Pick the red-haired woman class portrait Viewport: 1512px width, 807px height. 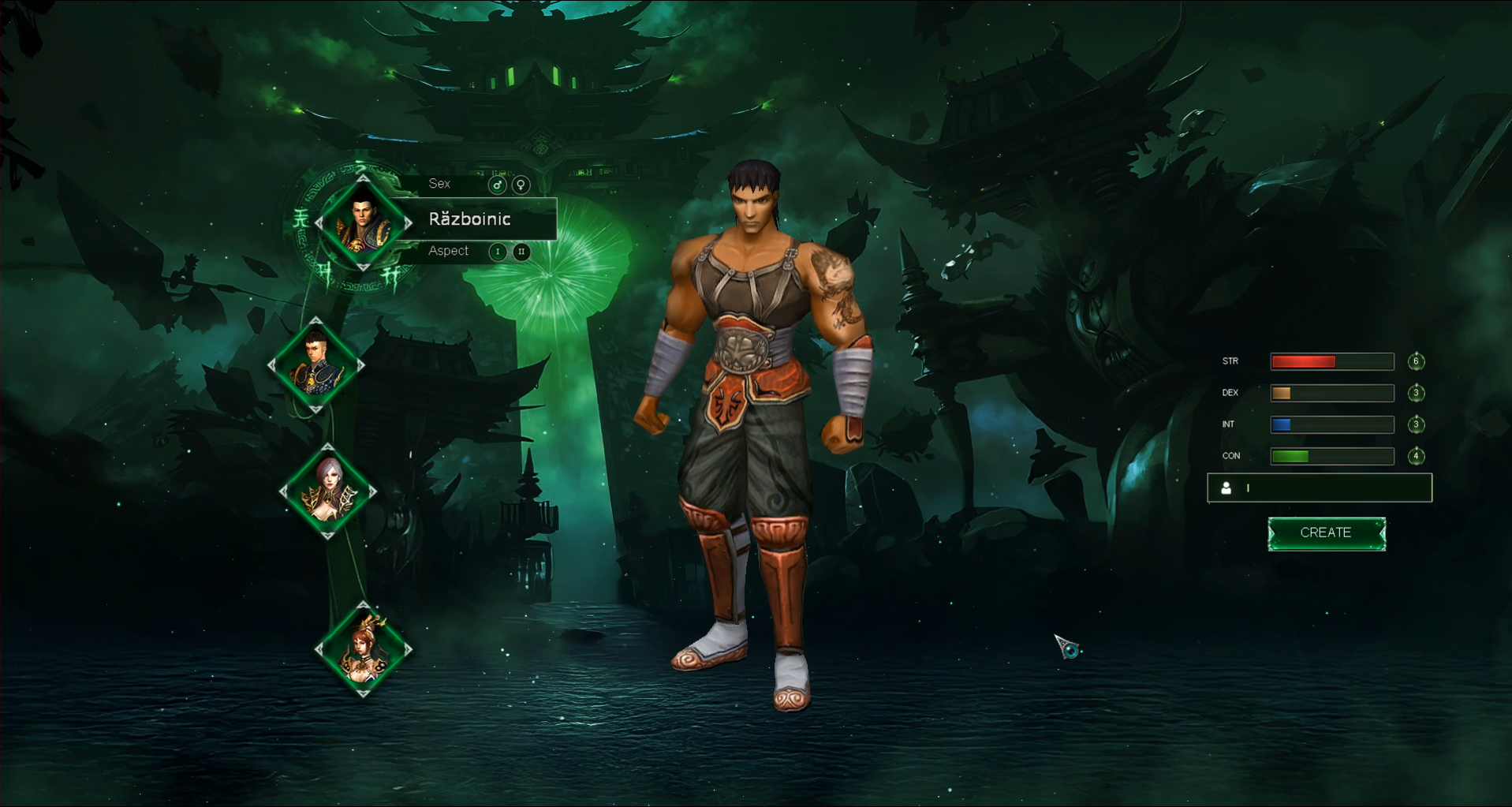click(363, 650)
